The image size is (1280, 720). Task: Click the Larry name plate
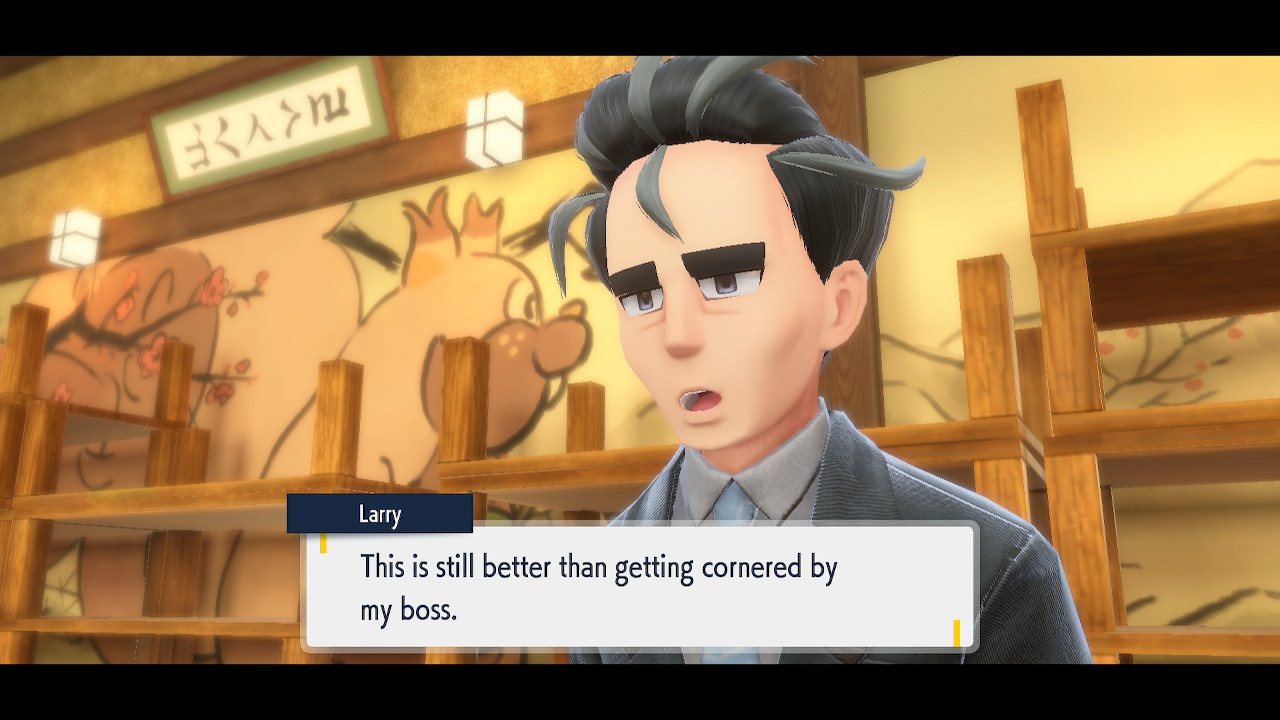click(380, 514)
